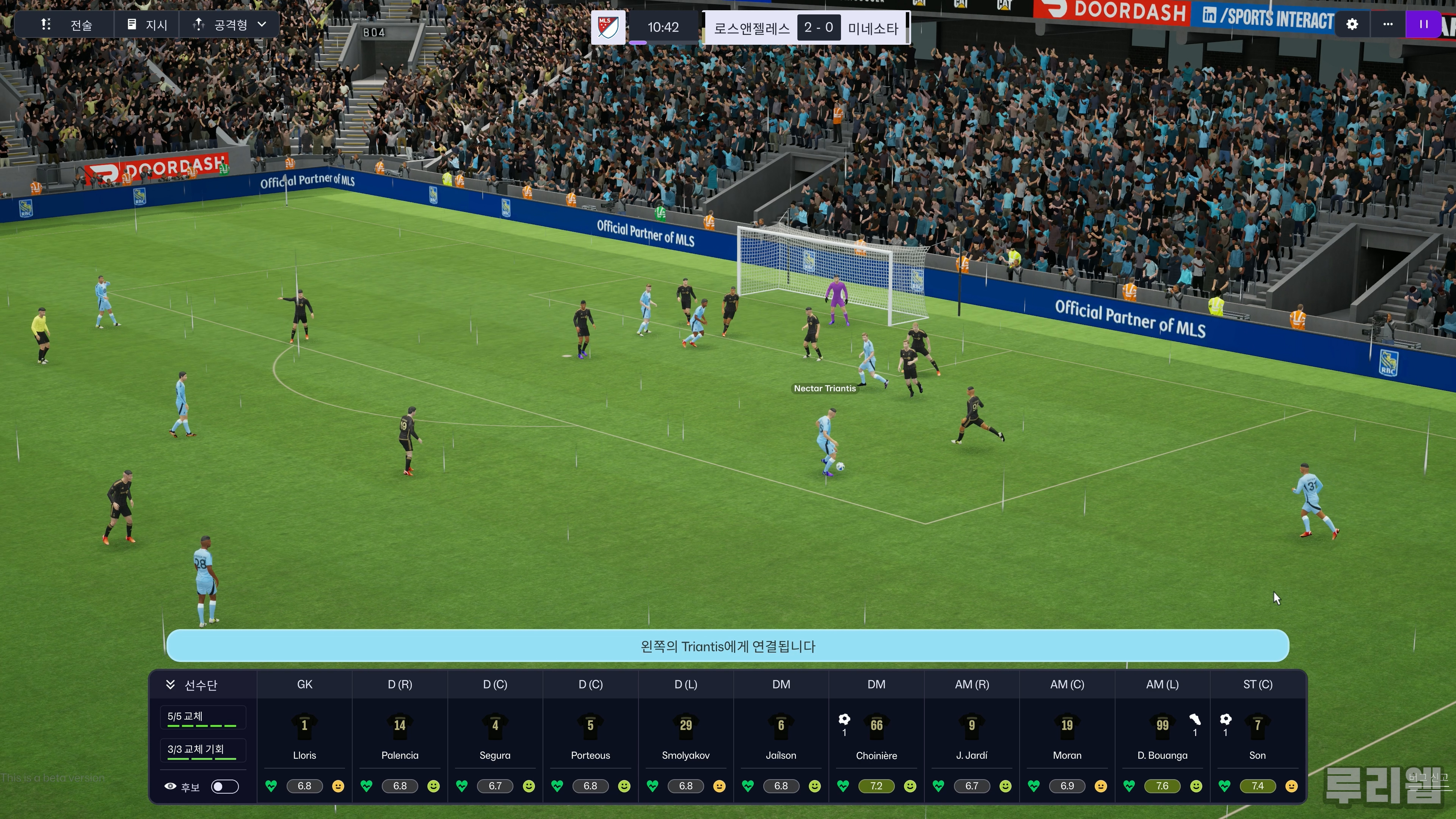This screenshot has height=819, width=1456.
Task: Select Jailson's player card
Action: pyautogui.click(x=781, y=735)
